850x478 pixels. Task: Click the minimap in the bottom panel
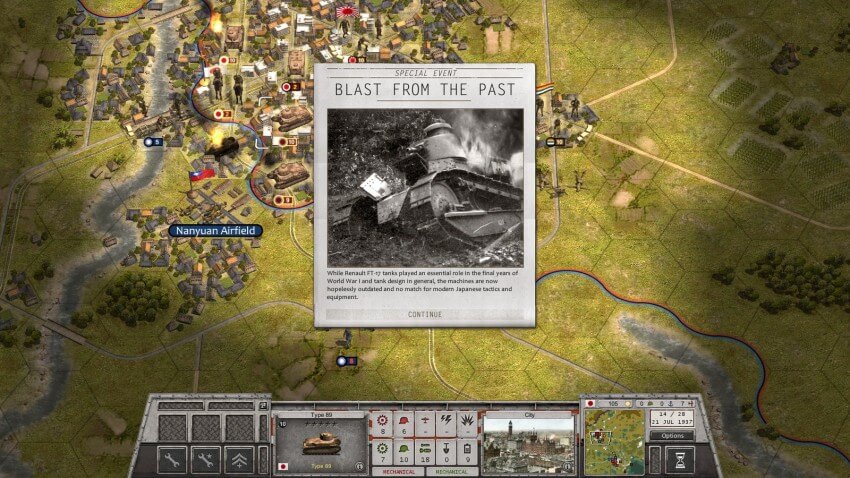(613, 442)
